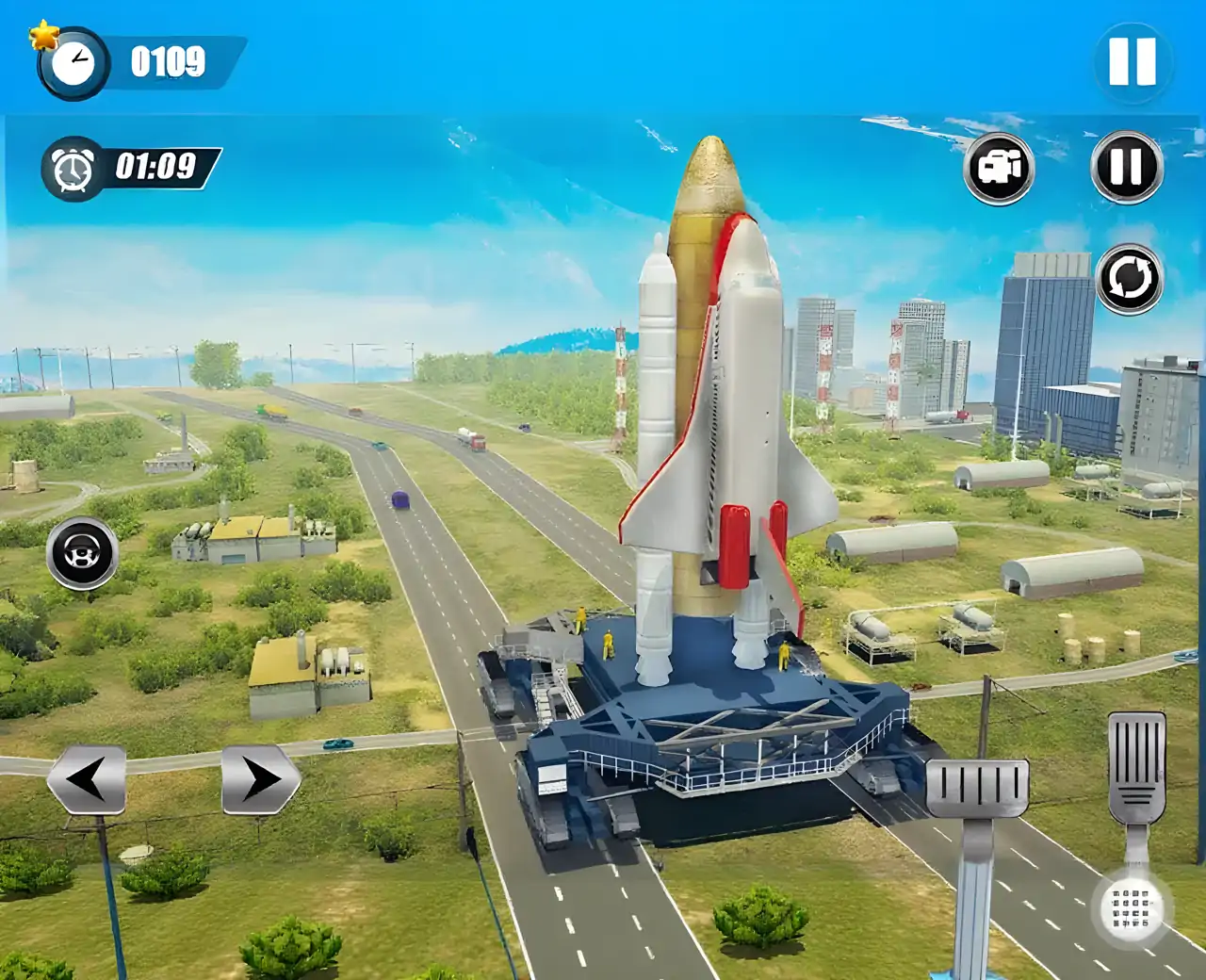Click the black round pause button beside the camera

pyautogui.click(x=1127, y=168)
